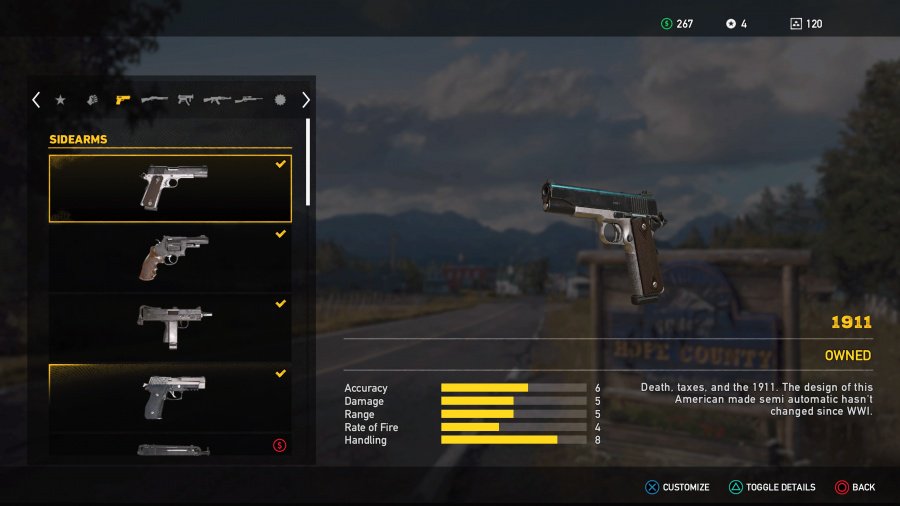This screenshot has height=506, width=900.
Task: Select the partly visible sidearm marked for purchase
Action: [x=170, y=449]
